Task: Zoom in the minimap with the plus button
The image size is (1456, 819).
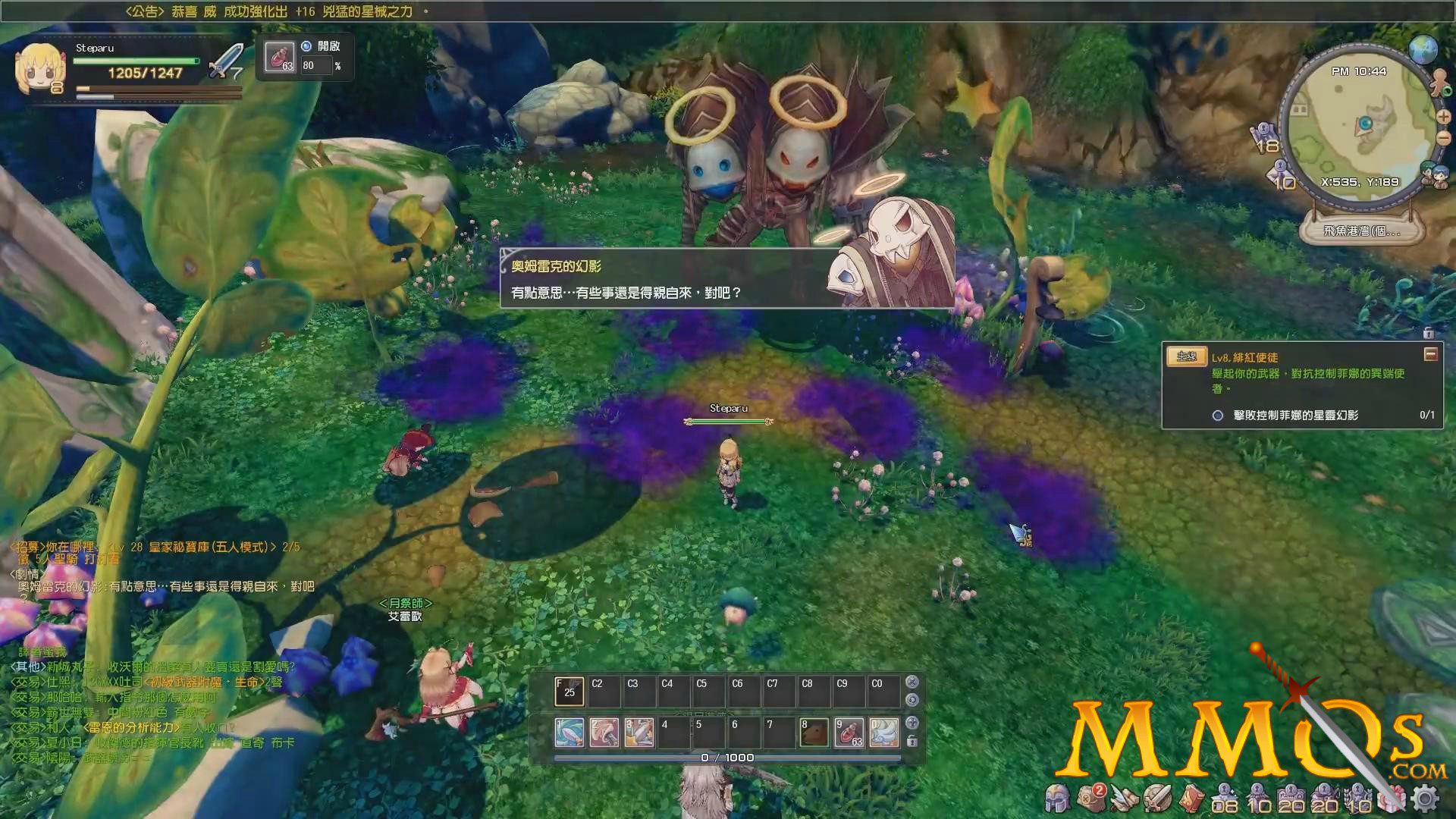Action: click(x=1443, y=118)
